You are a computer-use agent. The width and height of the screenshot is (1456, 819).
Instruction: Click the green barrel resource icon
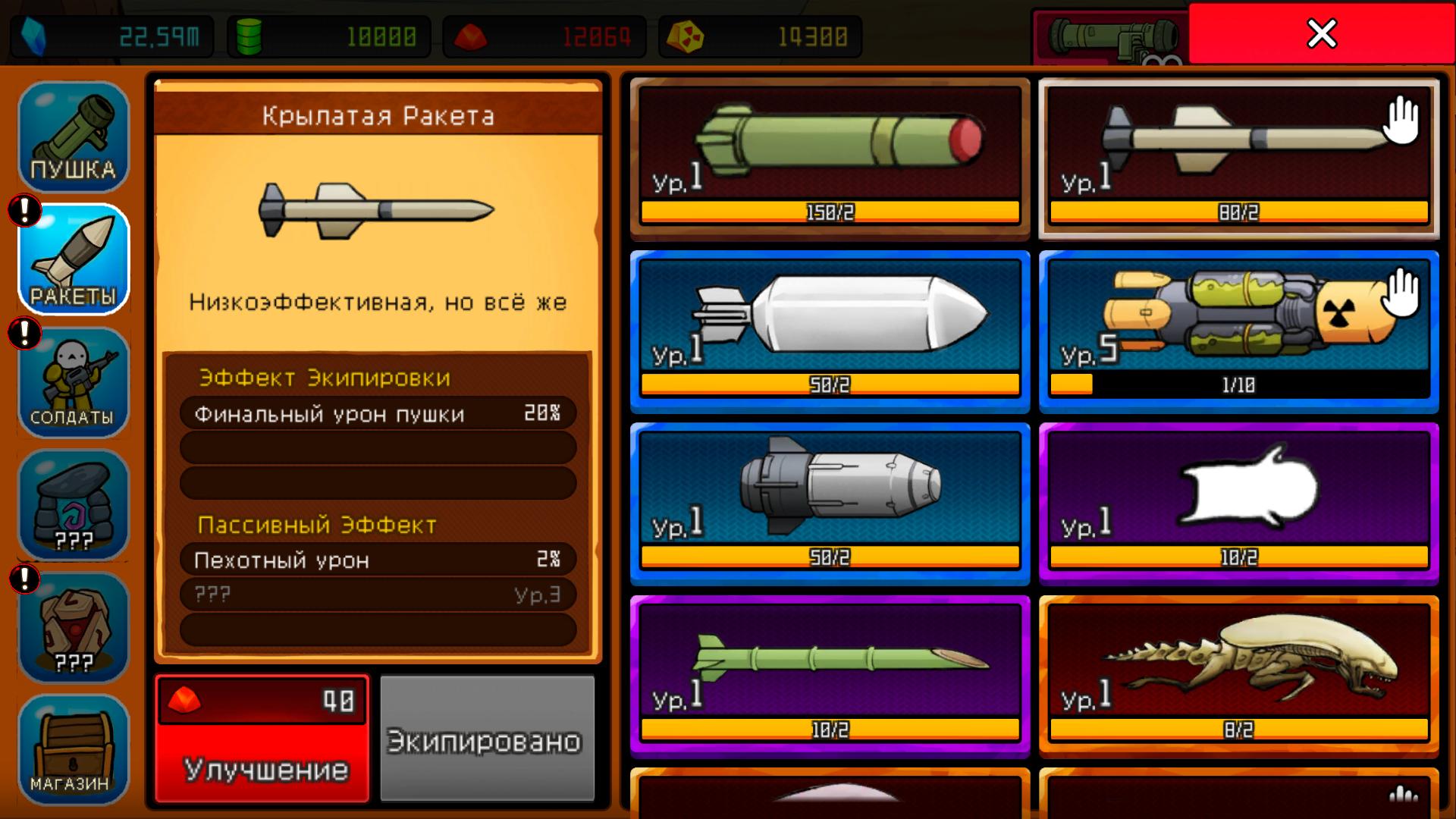coord(246,34)
